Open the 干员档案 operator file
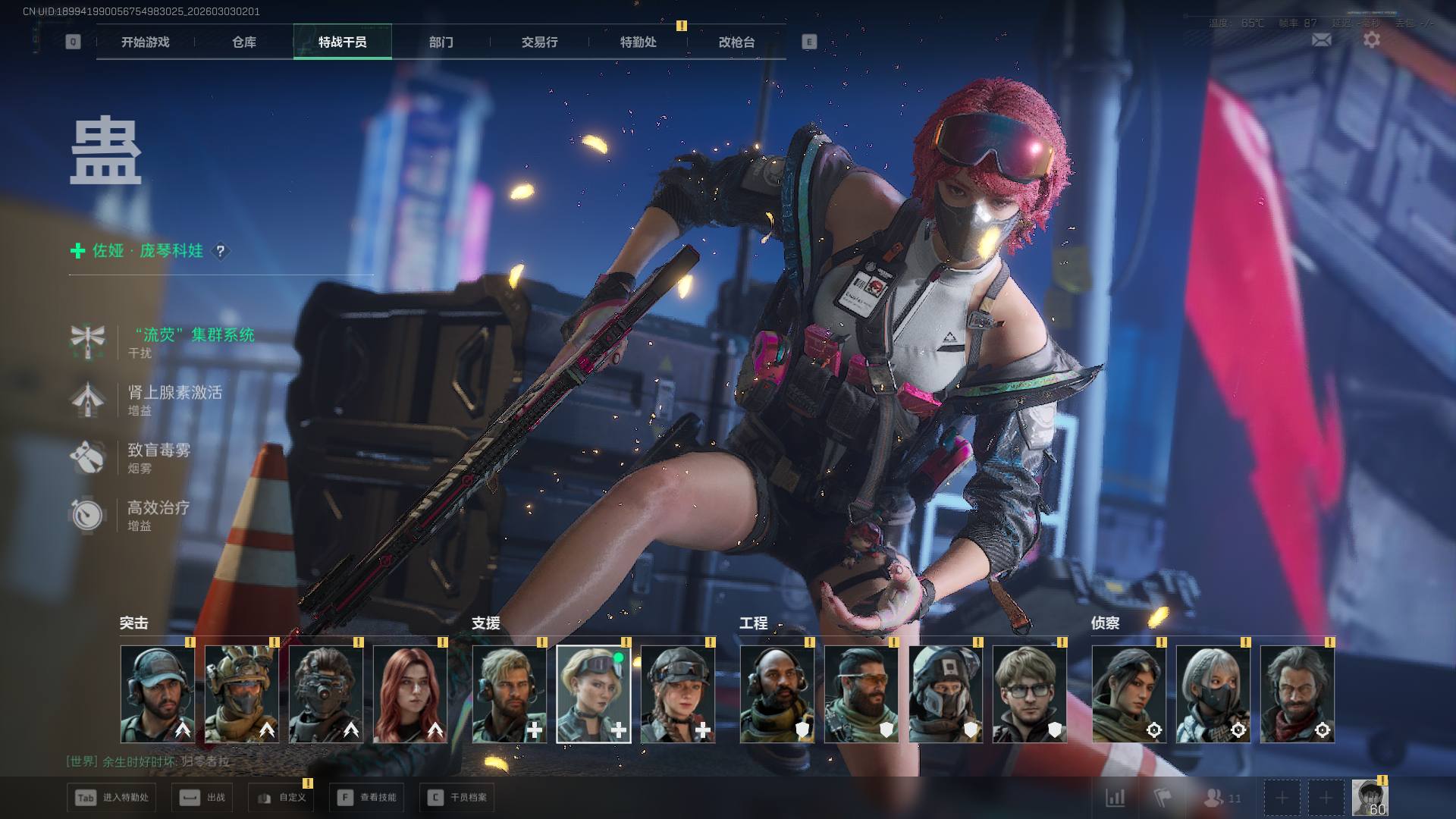The height and width of the screenshot is (819, 1456). point(457,798)
